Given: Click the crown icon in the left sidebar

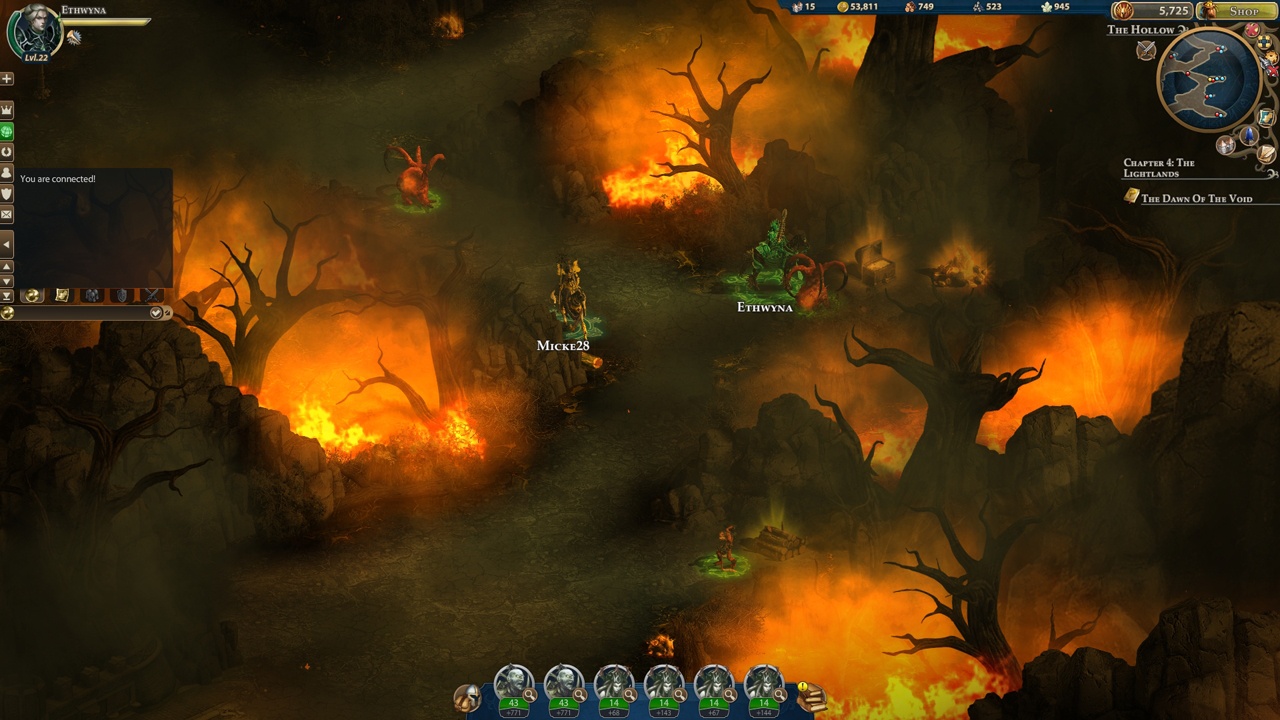Looking at the screenshot, I should point(7,109).
